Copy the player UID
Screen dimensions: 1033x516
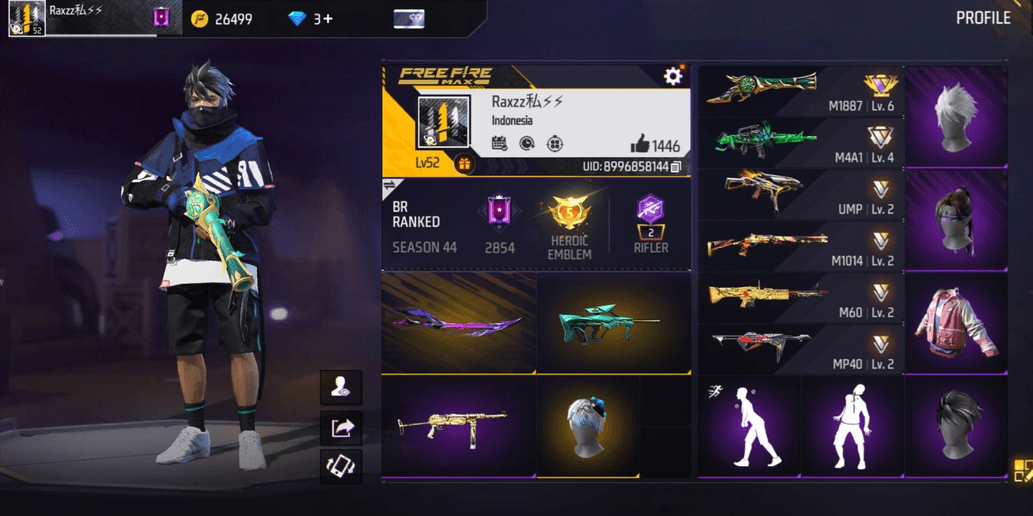(676, 166)
